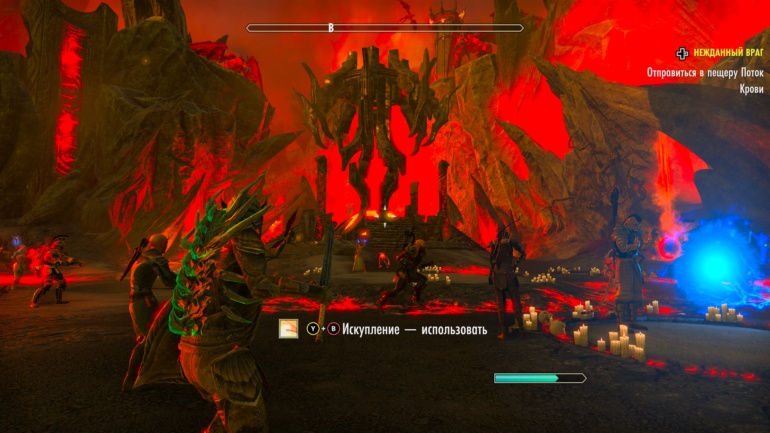Click the compass bar at the top
Image resolution: width=770 pixels, height=433 pixels.
click(x=385, y=28)
